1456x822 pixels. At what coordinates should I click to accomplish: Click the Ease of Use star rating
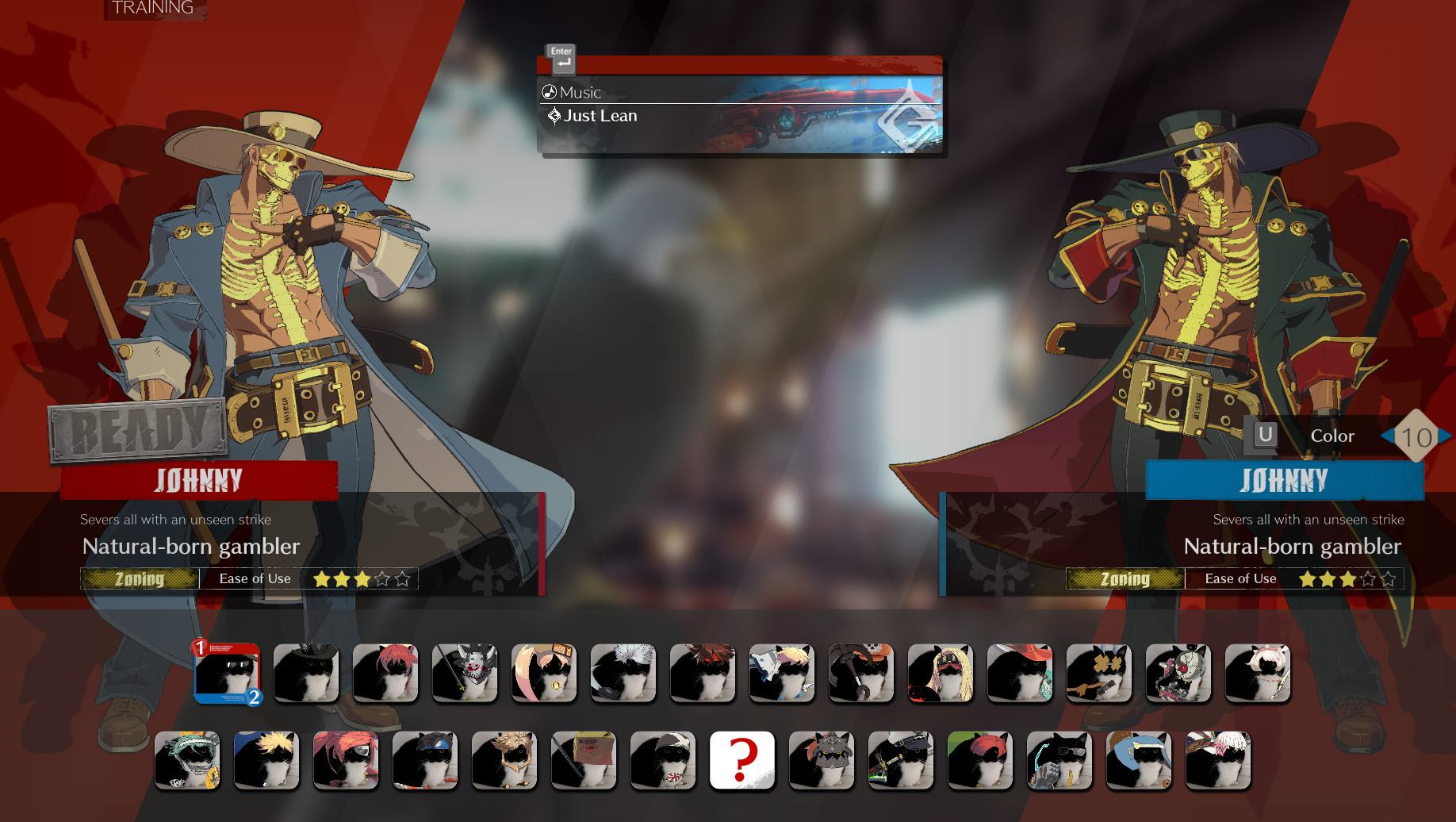point(361,578)
